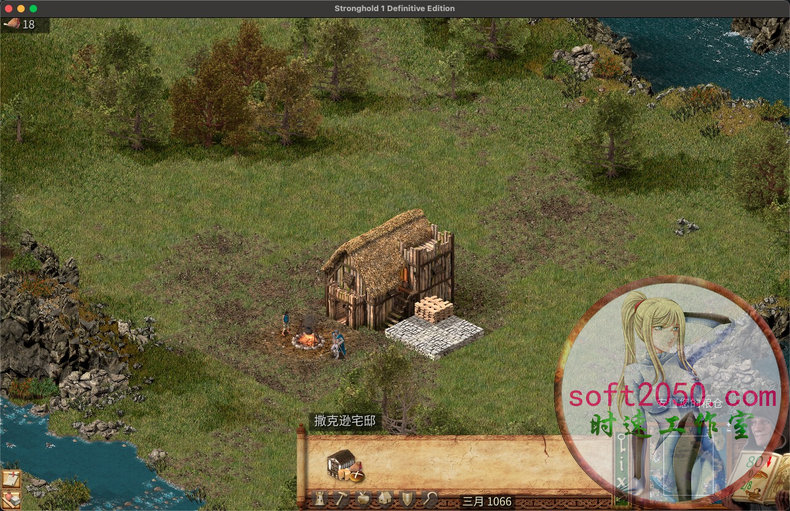Switch to the pickaxe industry category
The width and height of the screenshot is (790, 511).
(341, 499)
